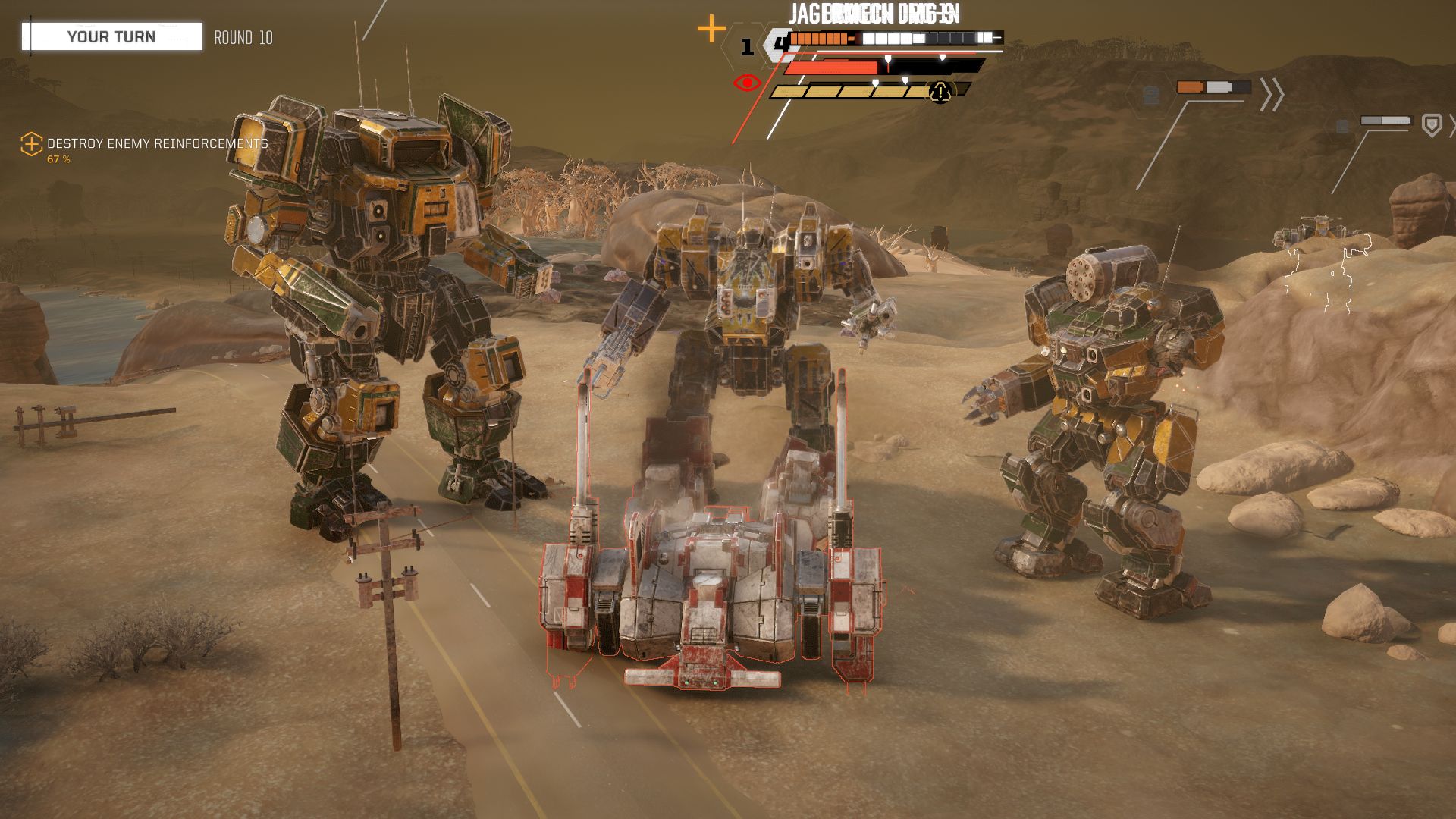Screen dimensions: 1456x819
Task: Select the orange plus marker beside the nameplate
Action: [x=711, y=30]
